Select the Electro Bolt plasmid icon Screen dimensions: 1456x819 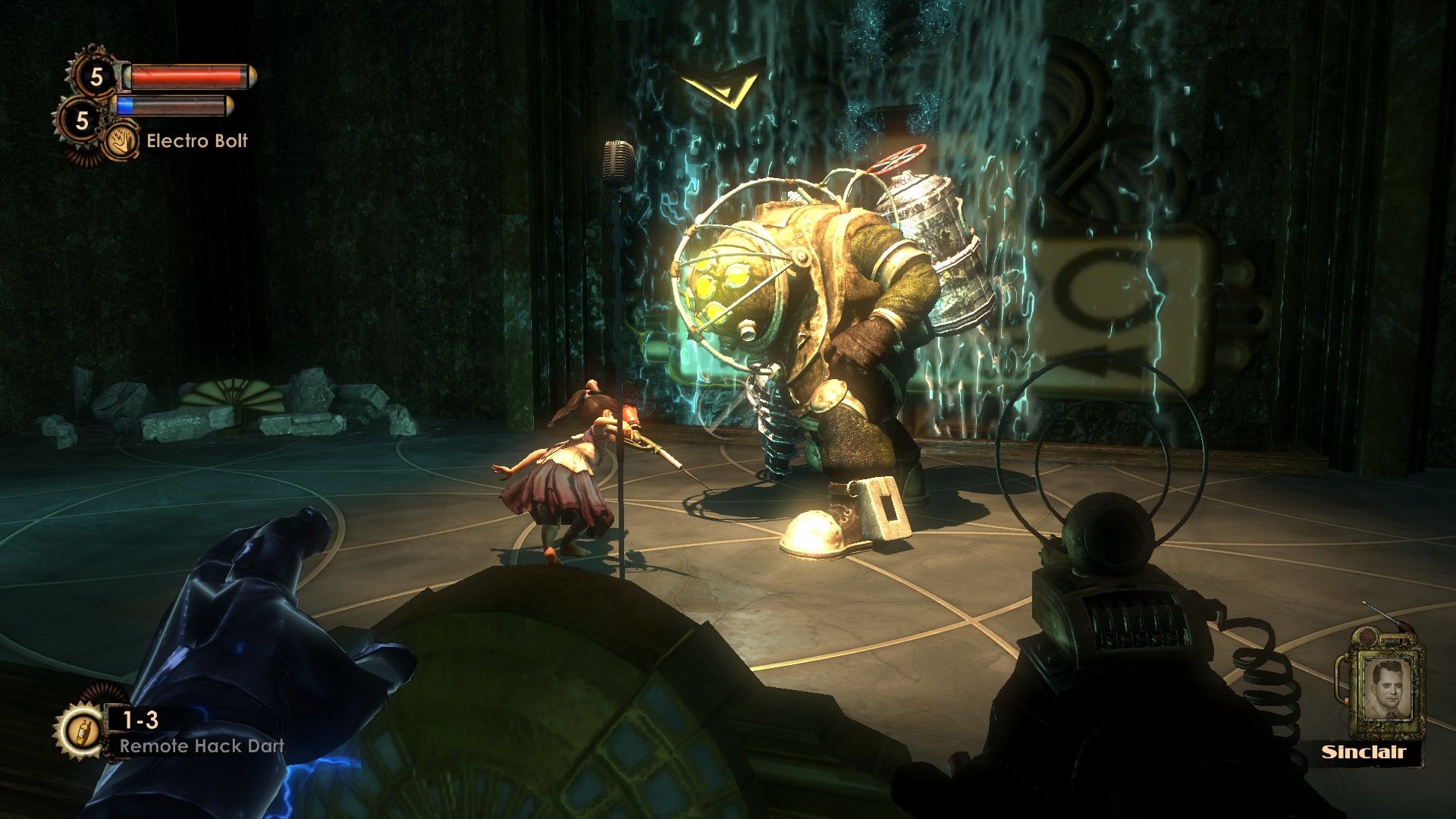[x=121, y=141]
